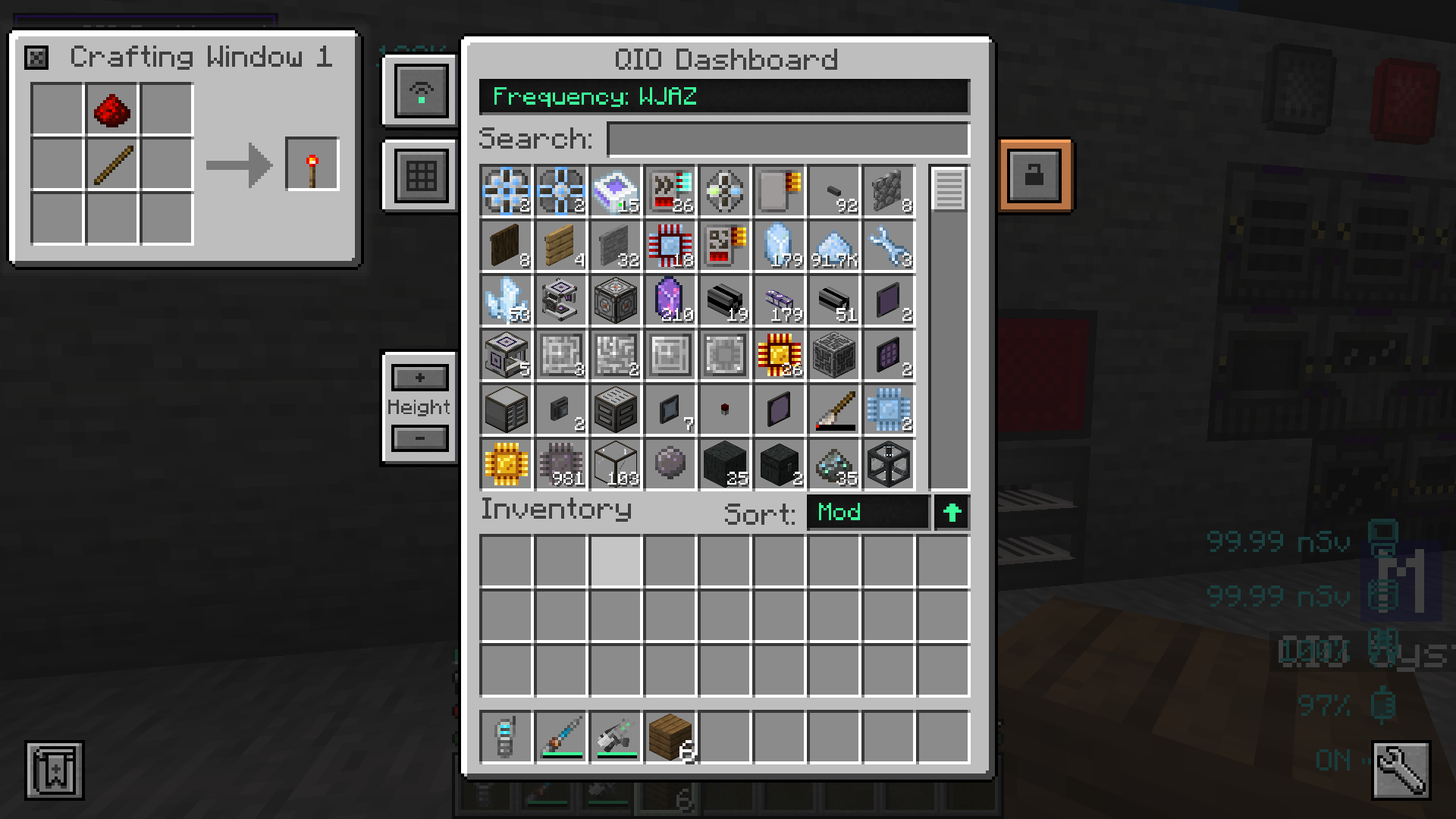Select the redstone torch crafting output
This screenshot has width=1456, height=819.
pos(312,164)
